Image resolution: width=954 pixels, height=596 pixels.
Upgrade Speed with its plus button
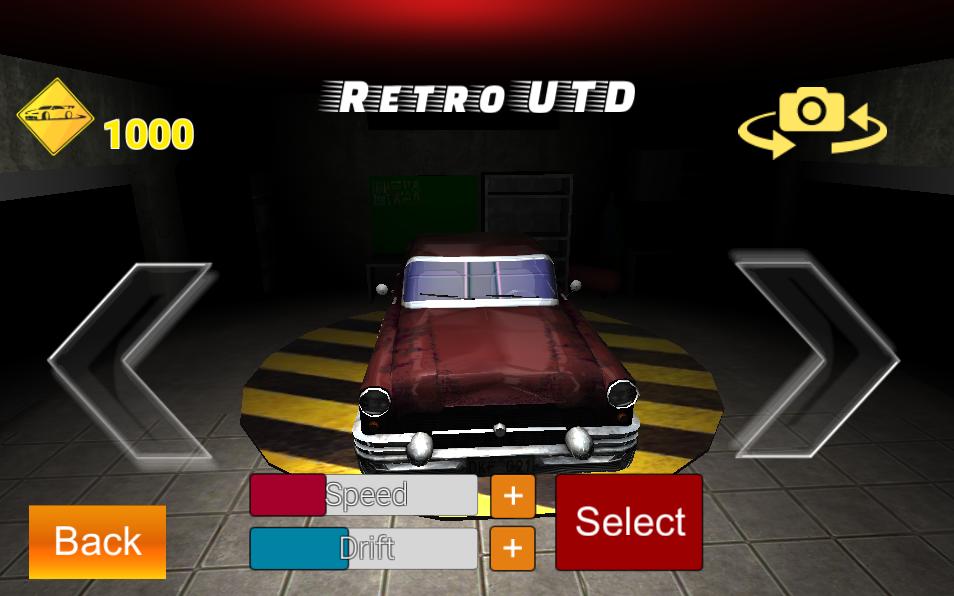pyautogui.click(x=513, y=496)
